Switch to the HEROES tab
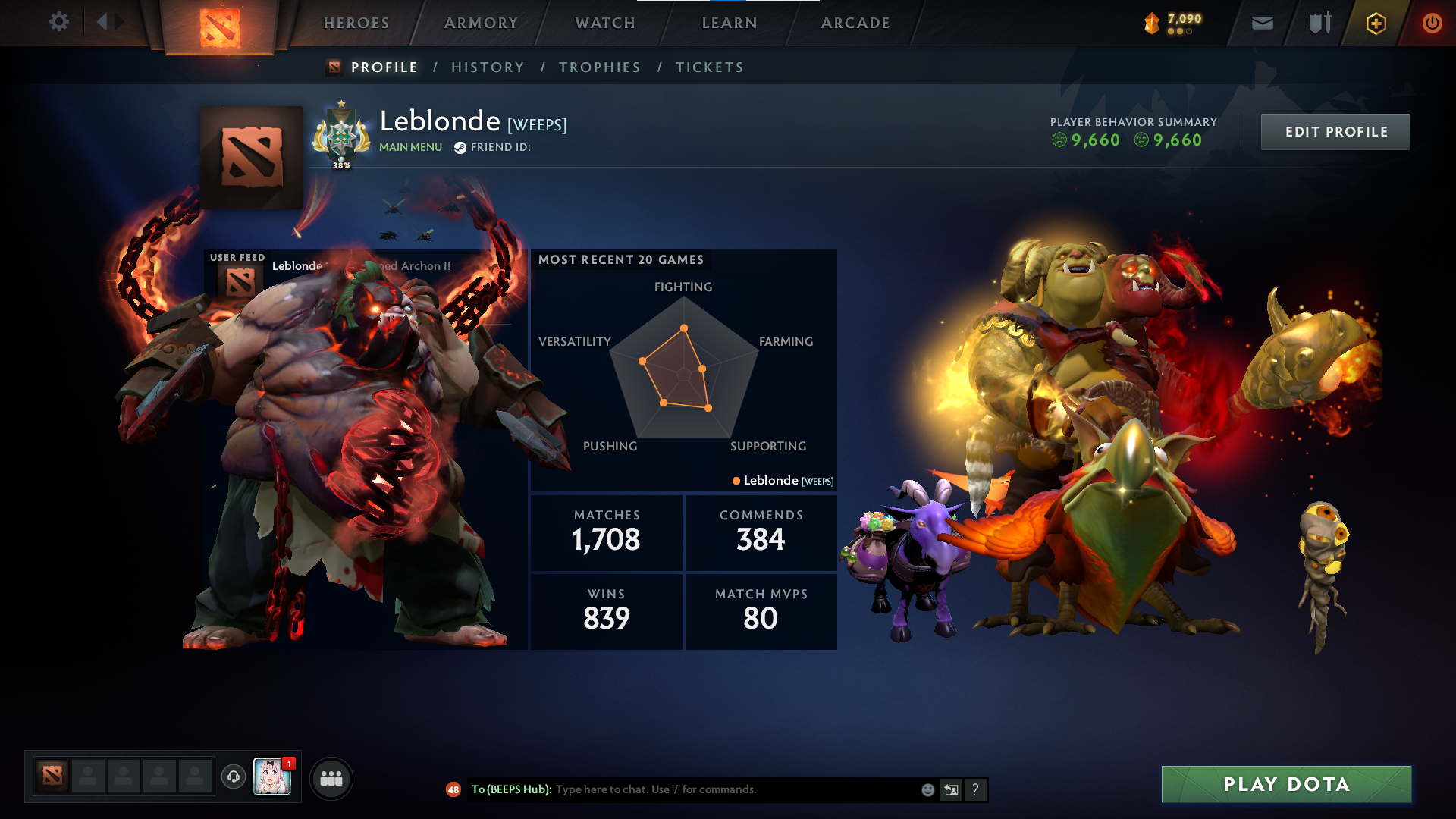Screen dimensions: 1456x819 tap(355, 23)
